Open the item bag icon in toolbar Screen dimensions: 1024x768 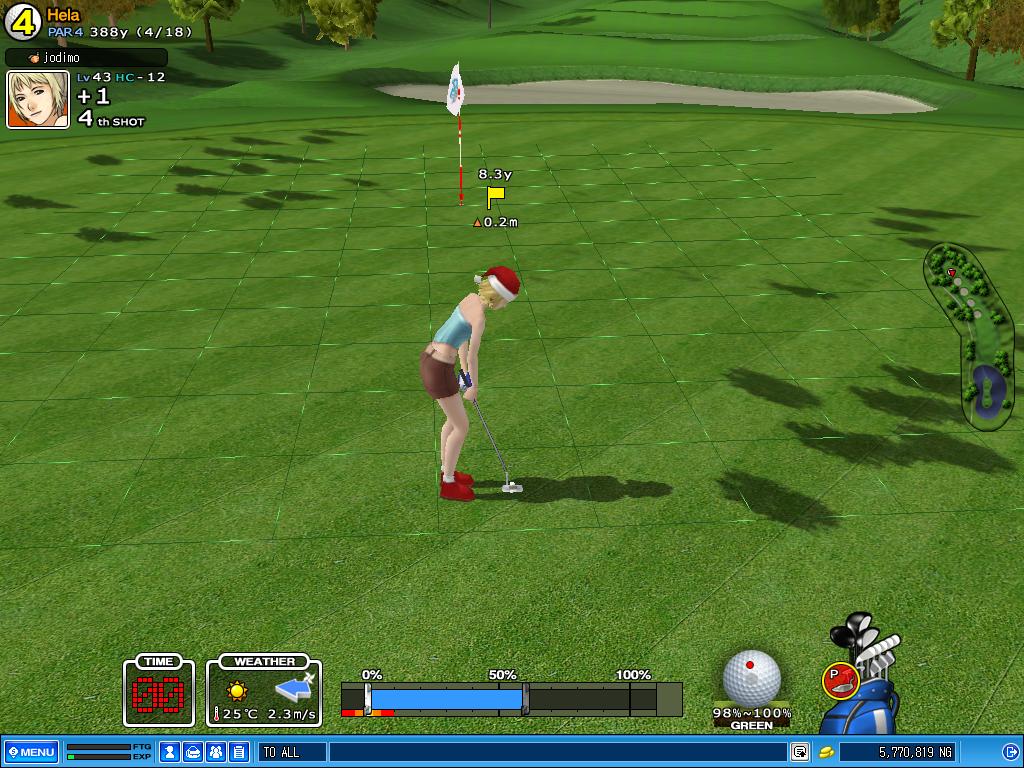click(193, 752)
